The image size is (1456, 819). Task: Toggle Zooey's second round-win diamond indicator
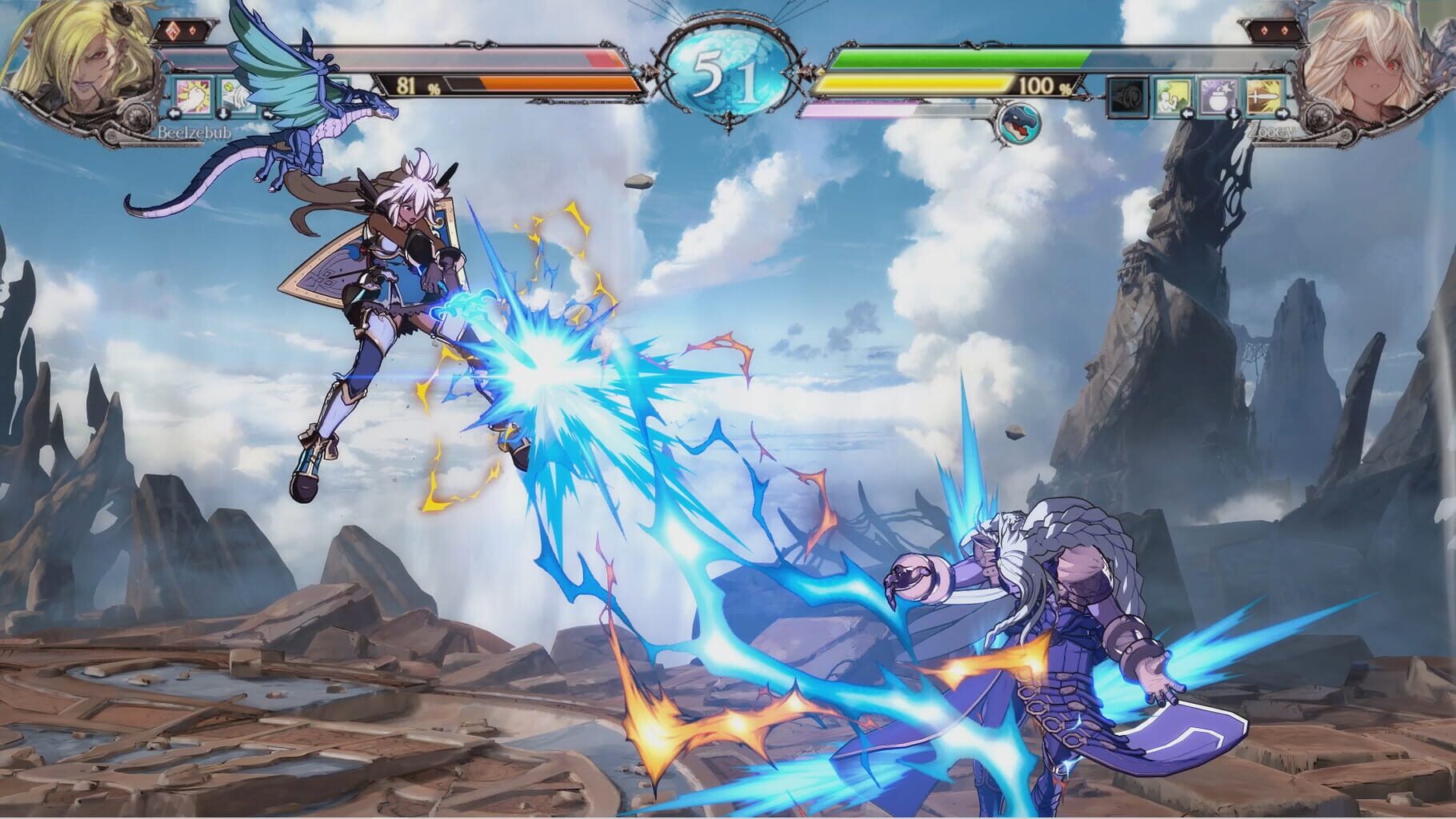[1285, 30]
